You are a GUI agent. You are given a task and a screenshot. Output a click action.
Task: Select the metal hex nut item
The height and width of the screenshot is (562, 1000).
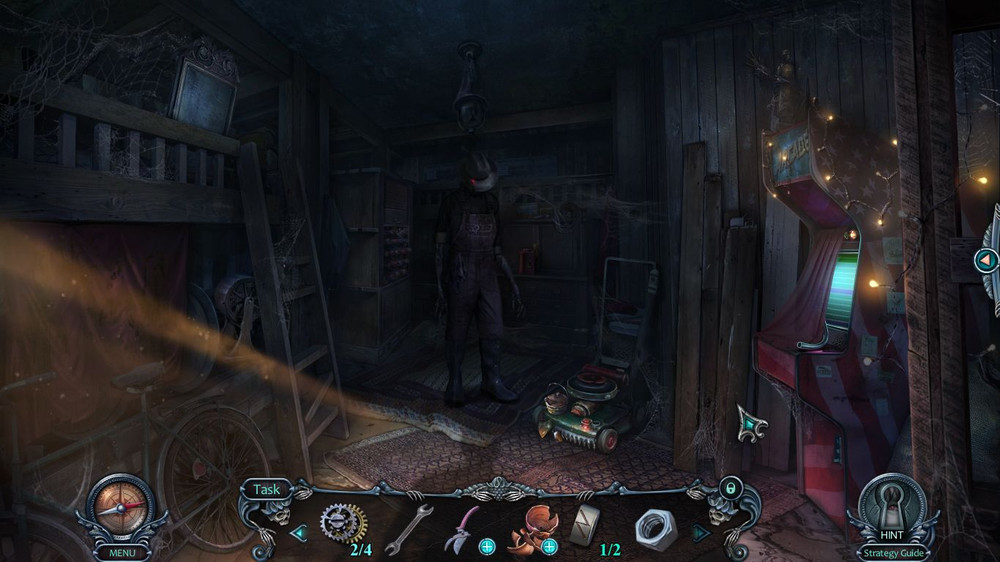[x=654, y=527]
